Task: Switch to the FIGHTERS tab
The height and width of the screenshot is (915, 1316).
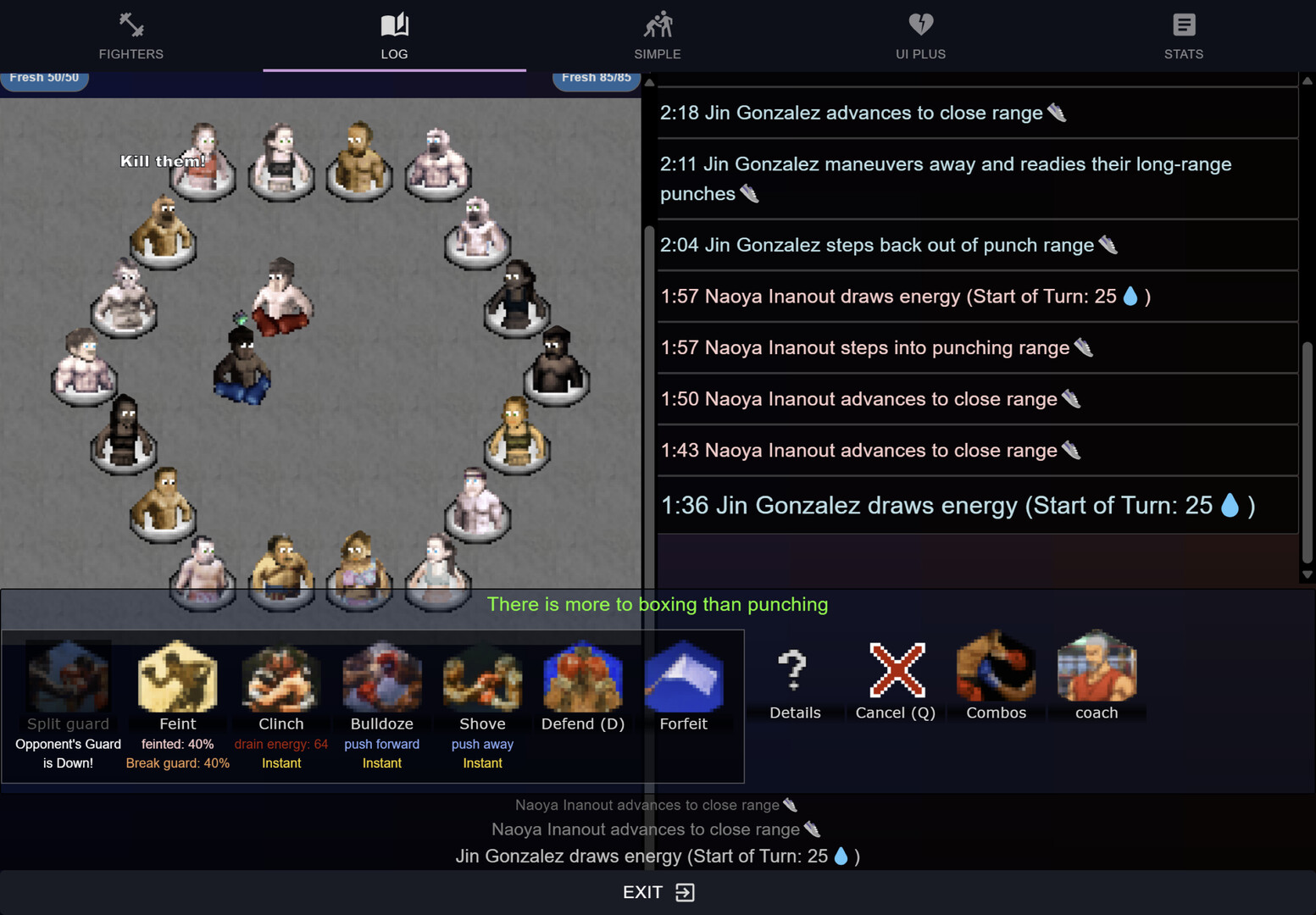Action: 130,36
